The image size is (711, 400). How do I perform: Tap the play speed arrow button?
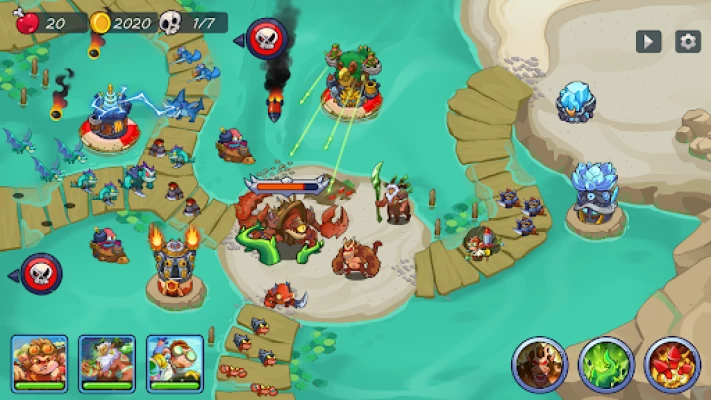click(x=649, y=41)
